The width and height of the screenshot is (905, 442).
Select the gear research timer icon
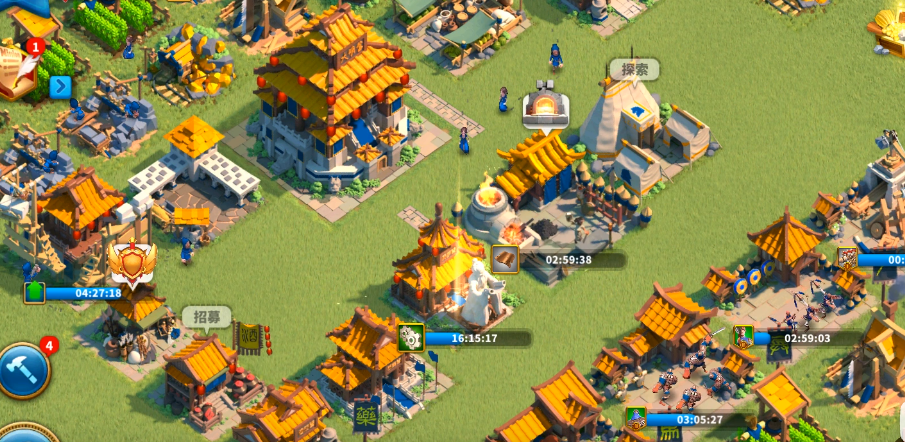(x=411, y=338)
